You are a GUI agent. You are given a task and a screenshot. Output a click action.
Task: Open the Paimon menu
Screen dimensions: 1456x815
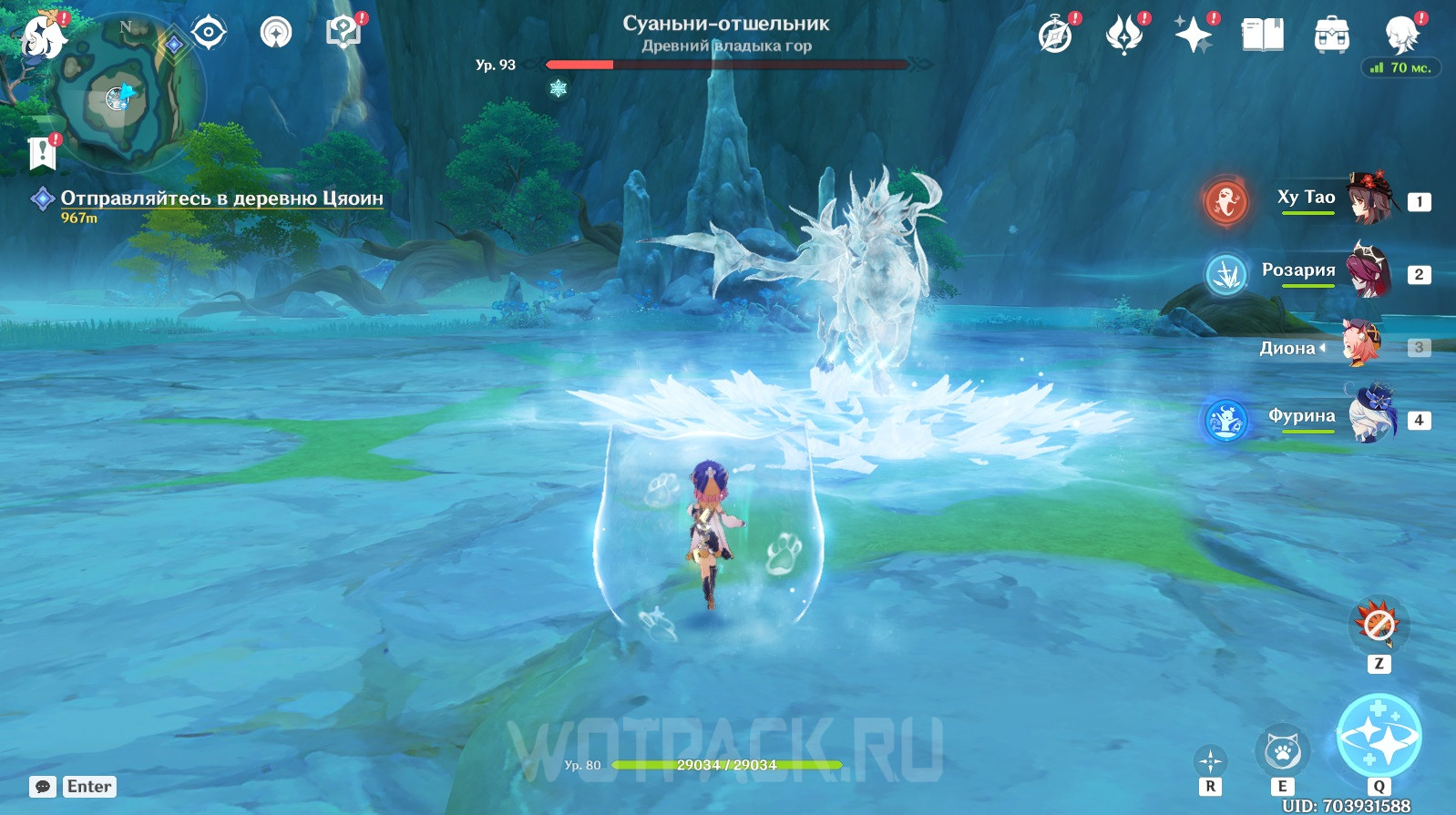[x=44, y=36]
